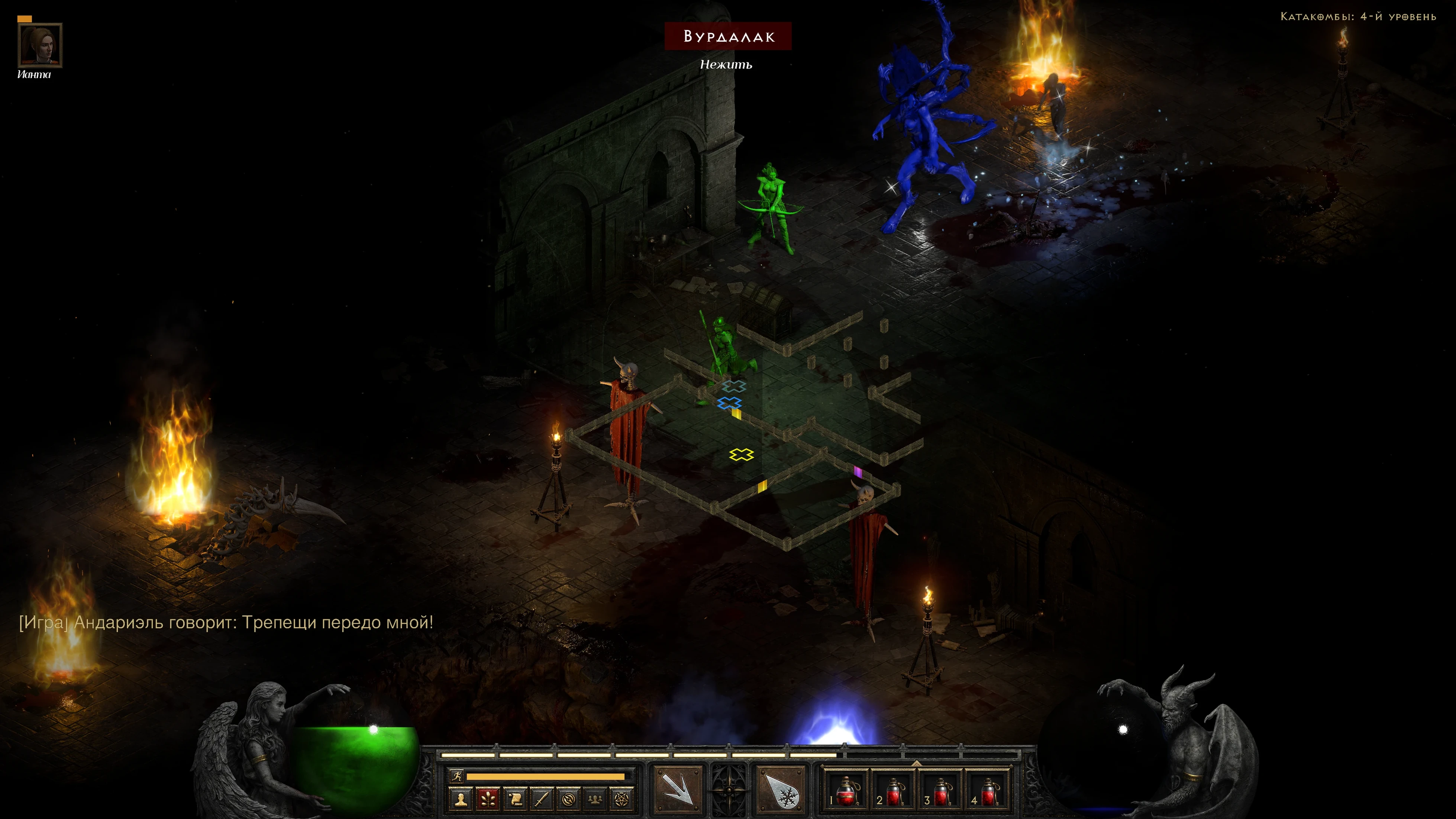Open the pentagram game menu icon

(x=621, y=799)
